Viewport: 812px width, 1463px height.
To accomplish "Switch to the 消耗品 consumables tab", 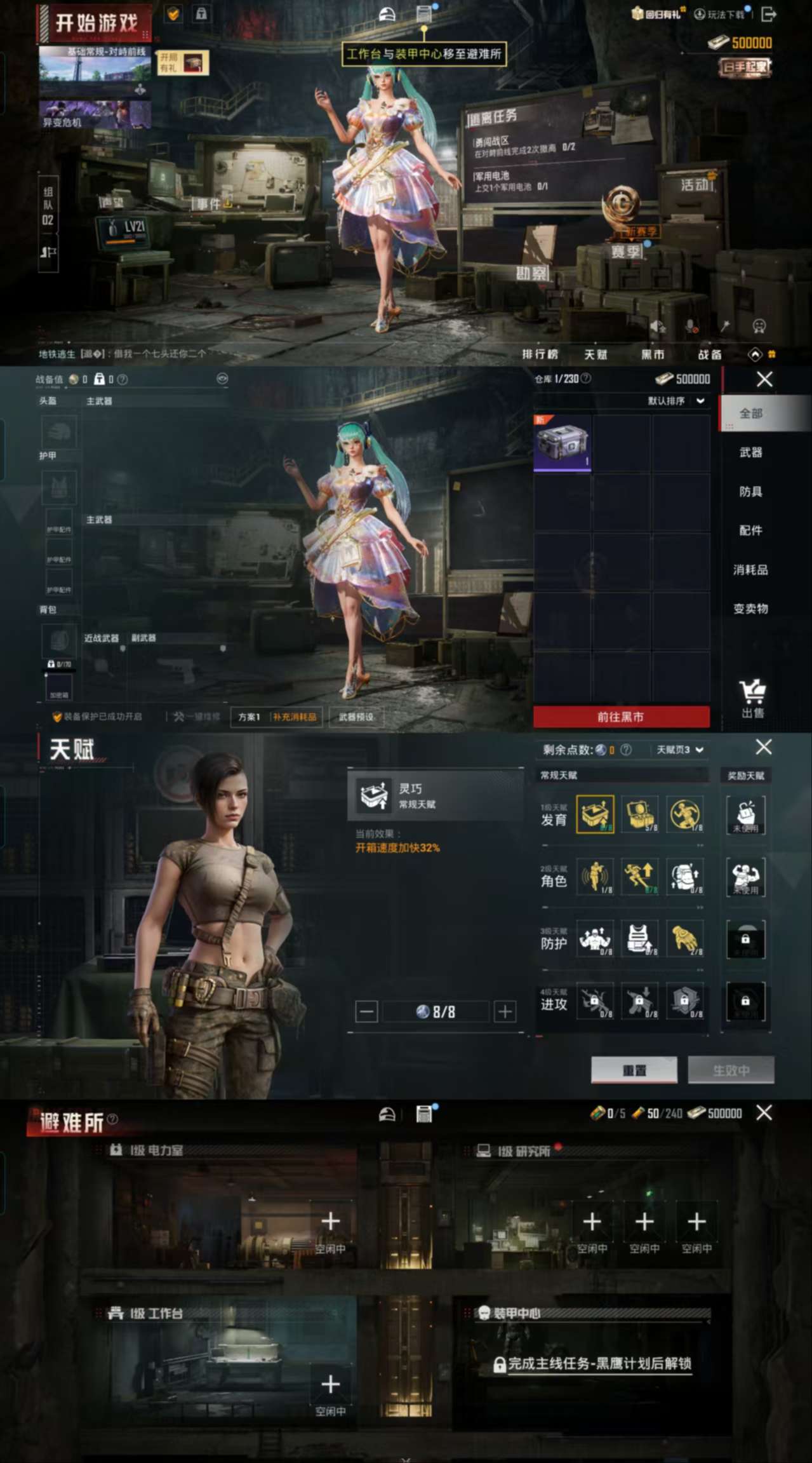I will [x=750, y=570].
